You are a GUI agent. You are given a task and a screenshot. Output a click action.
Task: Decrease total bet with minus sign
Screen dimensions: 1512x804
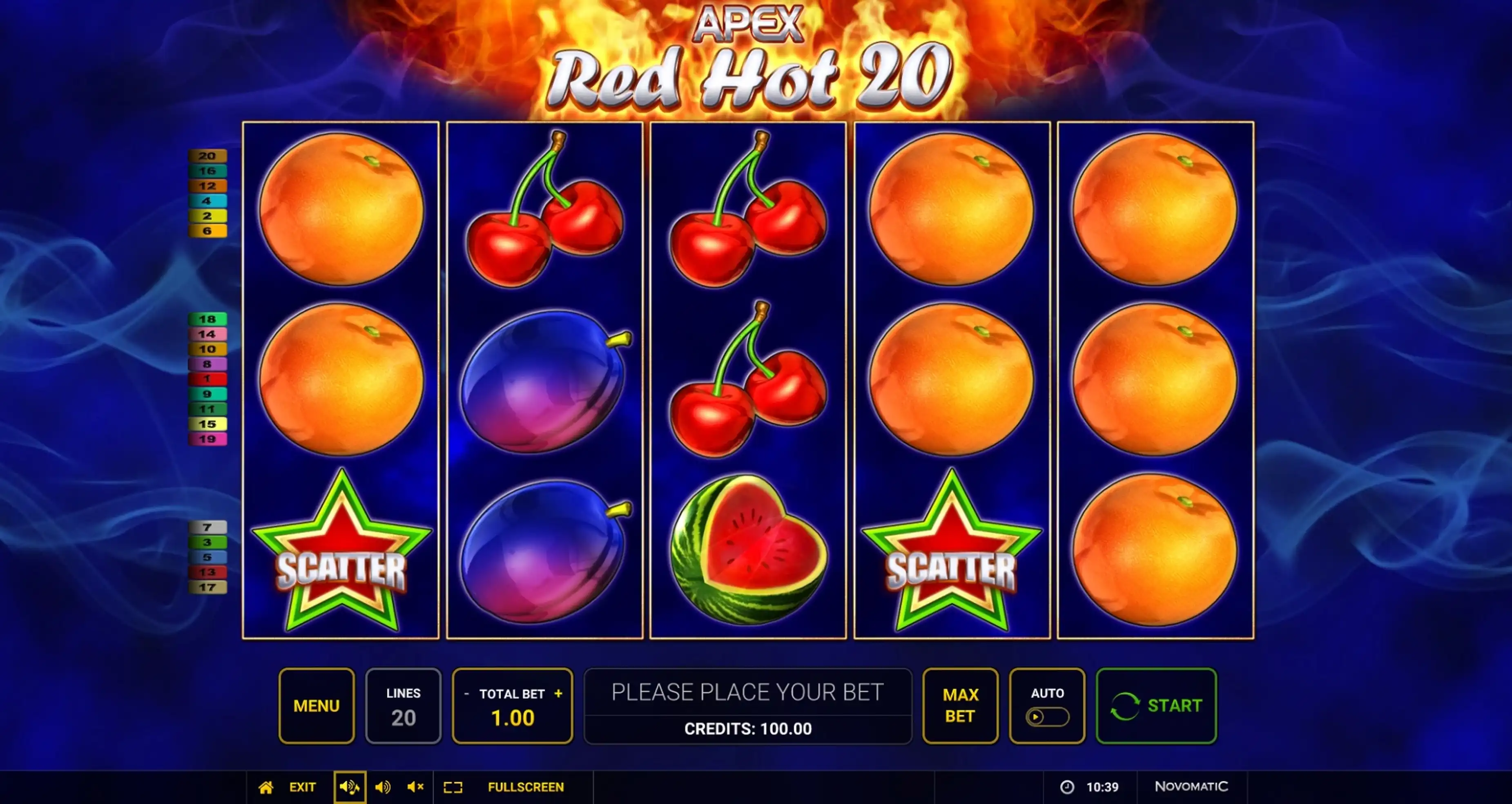(x=467, y=694)
